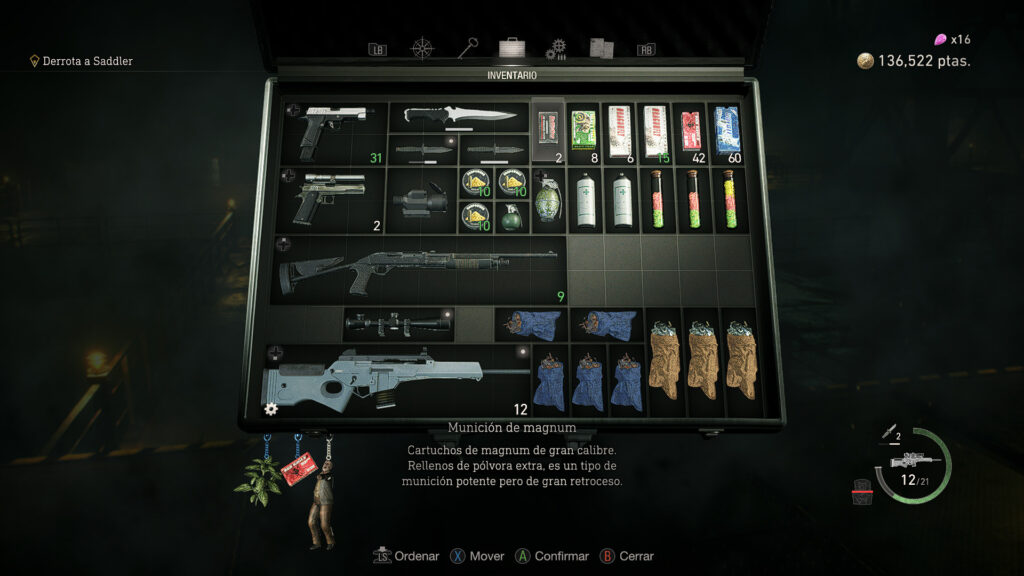Select the highlighted magnum ammo box
The height and width of the screenshot is (576, 1024).
coord(548,130)
